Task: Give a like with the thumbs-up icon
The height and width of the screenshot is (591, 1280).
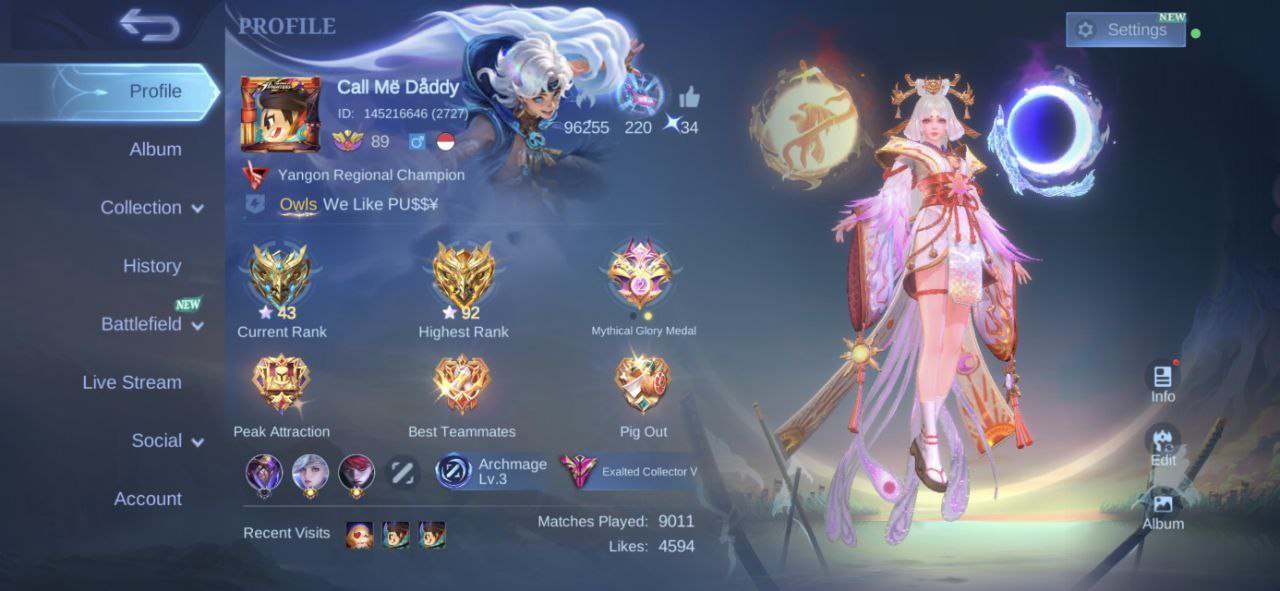Action: point(689,98)
